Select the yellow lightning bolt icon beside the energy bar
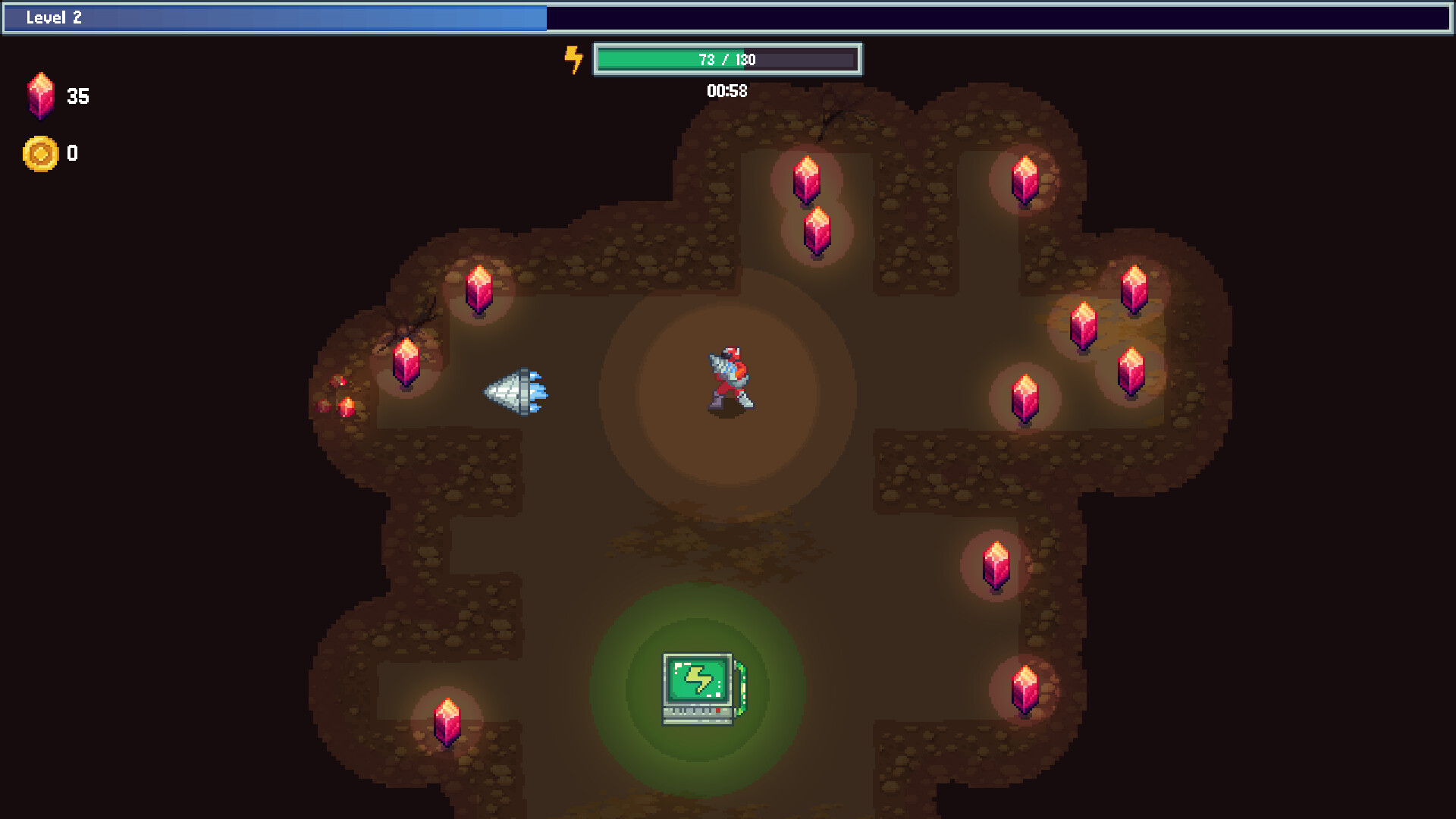The width and height of the screenshot is (1456, 819). 573,59
